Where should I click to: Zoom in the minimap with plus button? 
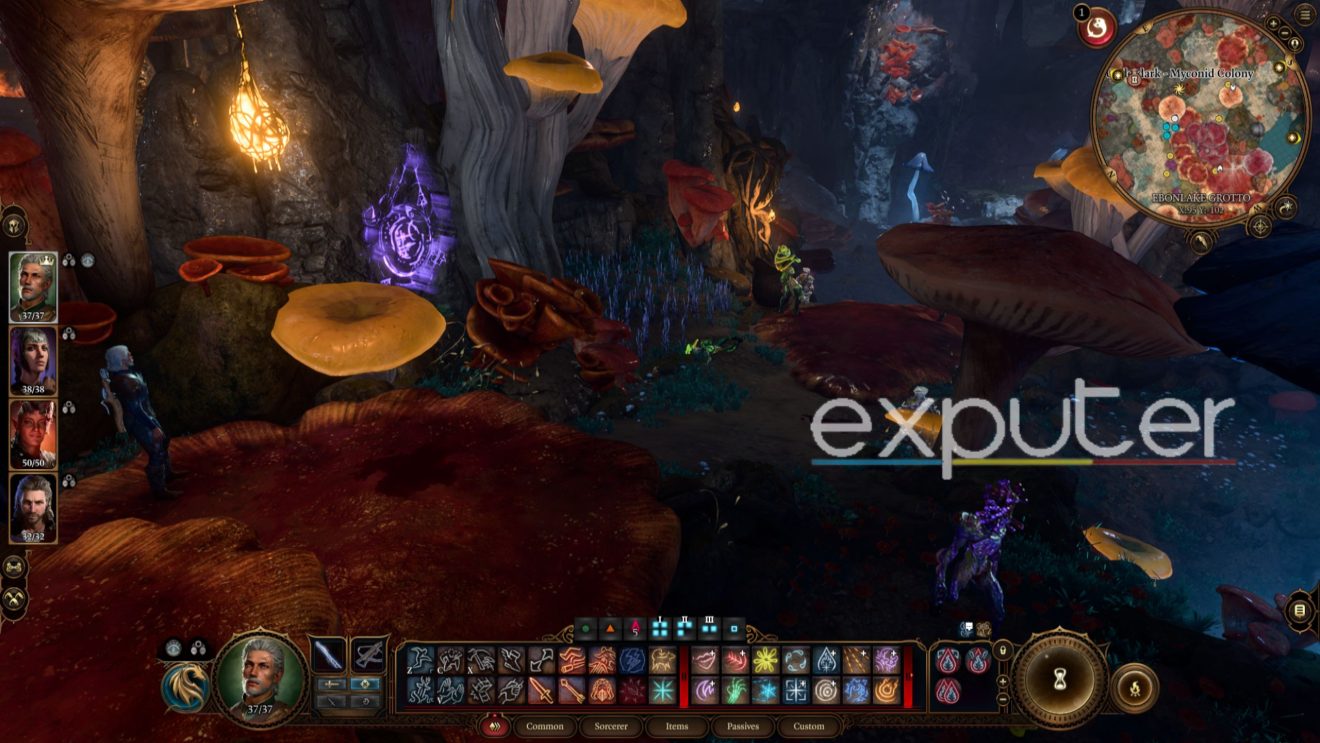point(1272,24)
